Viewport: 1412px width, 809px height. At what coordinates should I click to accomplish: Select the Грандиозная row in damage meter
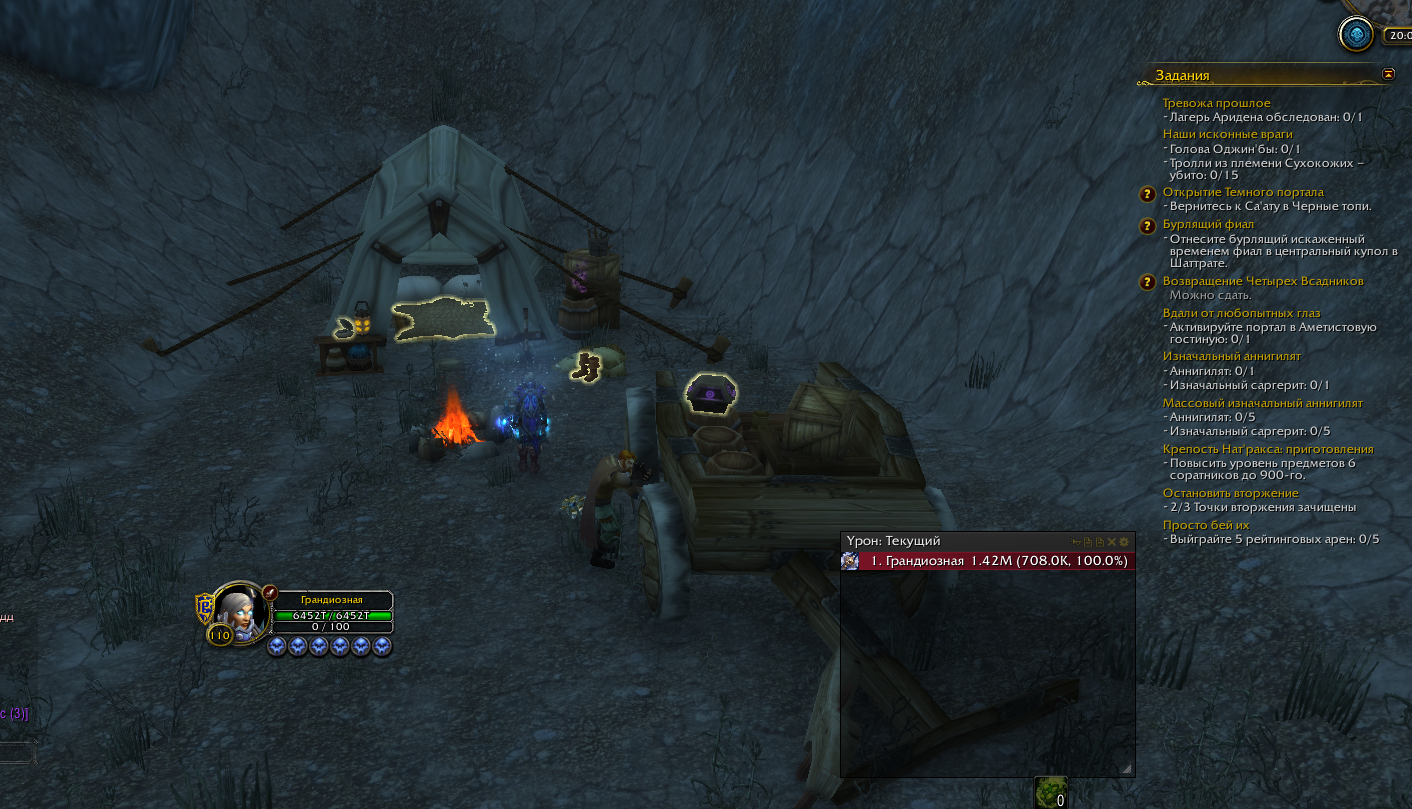click(x=988, y=561)
